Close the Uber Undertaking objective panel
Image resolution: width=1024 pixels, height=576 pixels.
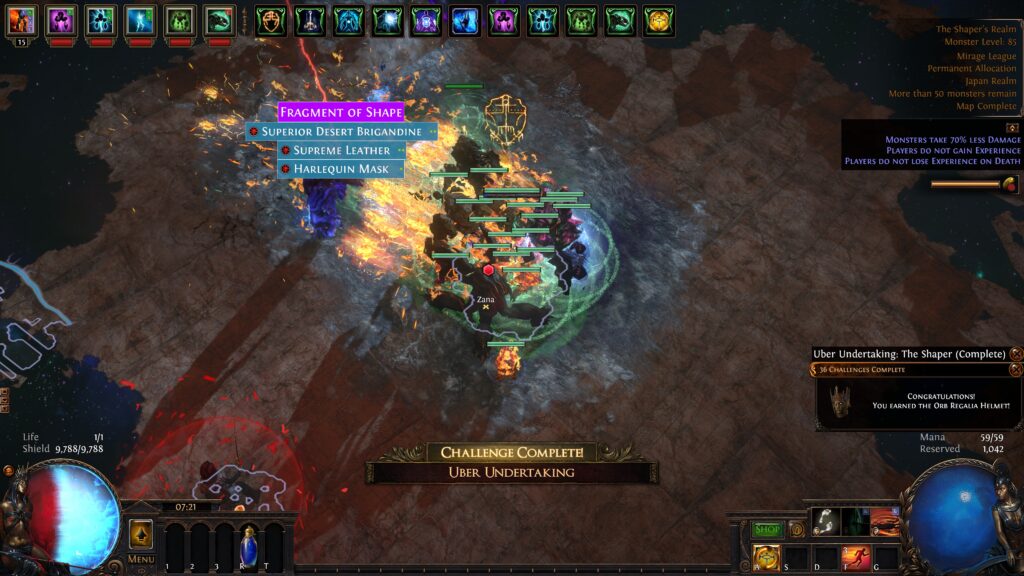pyautogui.click(x=1016, y=353)
